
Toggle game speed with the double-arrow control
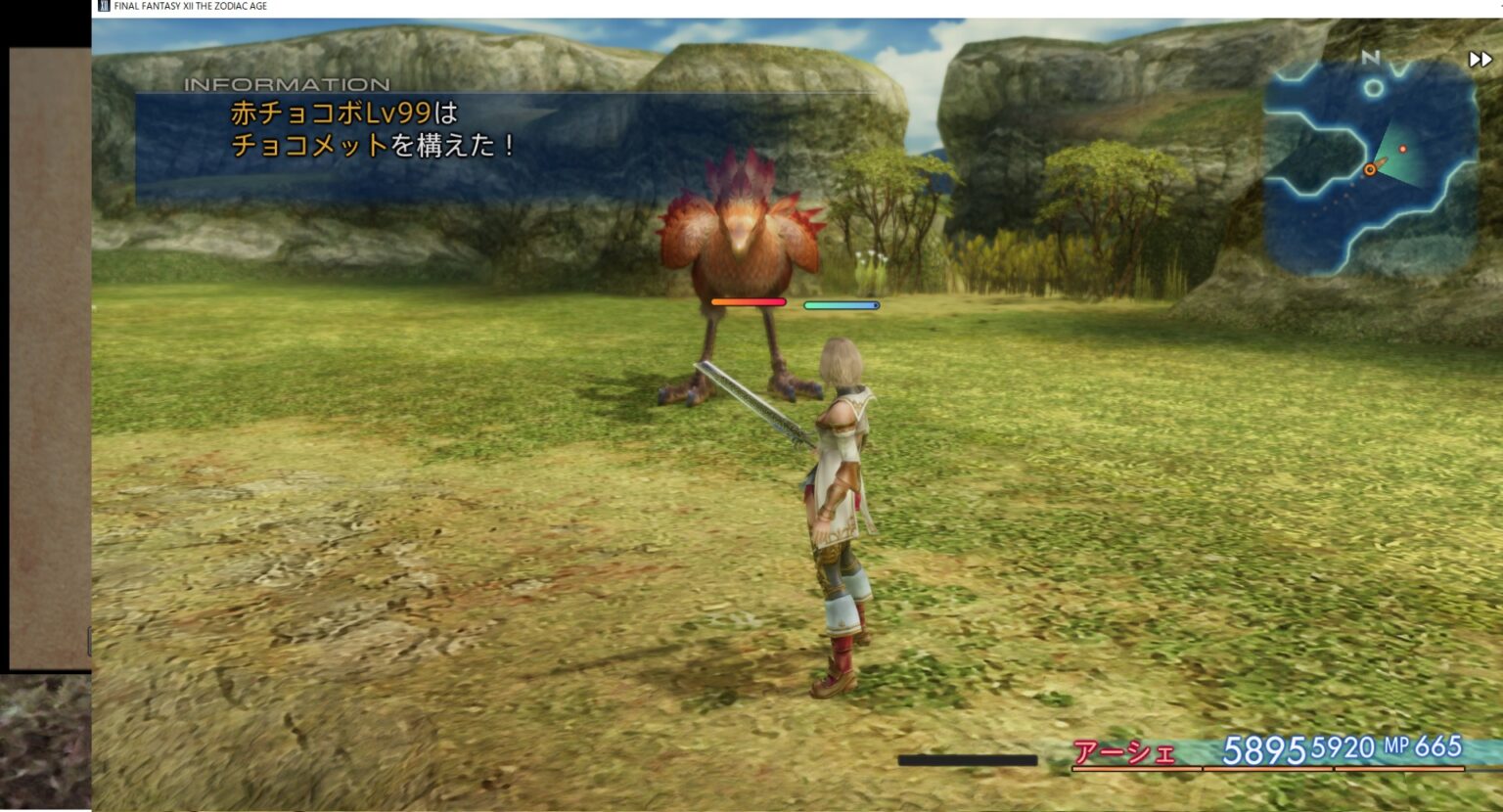(1479, 60)
